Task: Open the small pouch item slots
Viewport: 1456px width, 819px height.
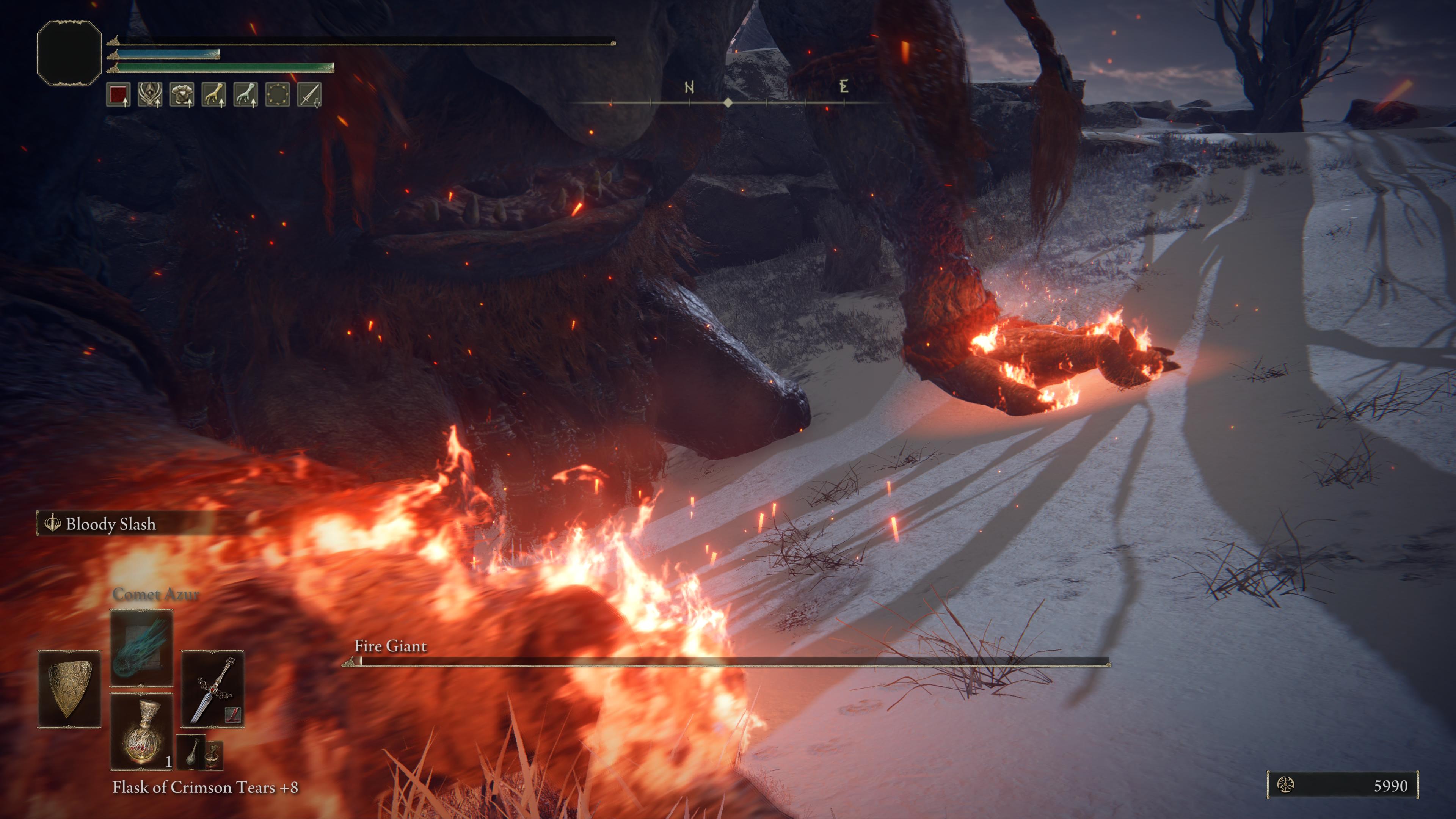Action: pos(200,752)
